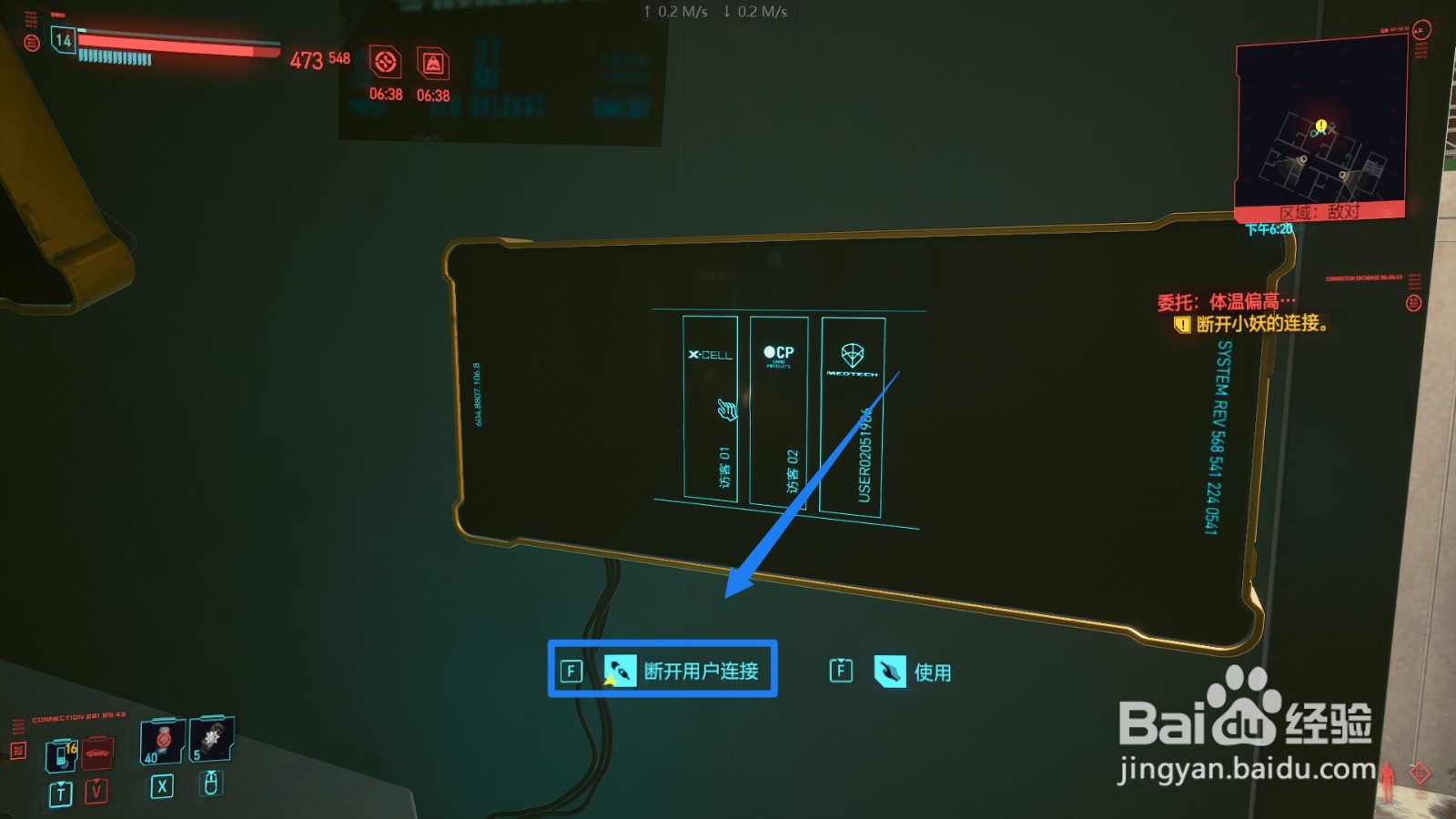
Task: Open the phone quick-access slot
Action: point(62,754)
